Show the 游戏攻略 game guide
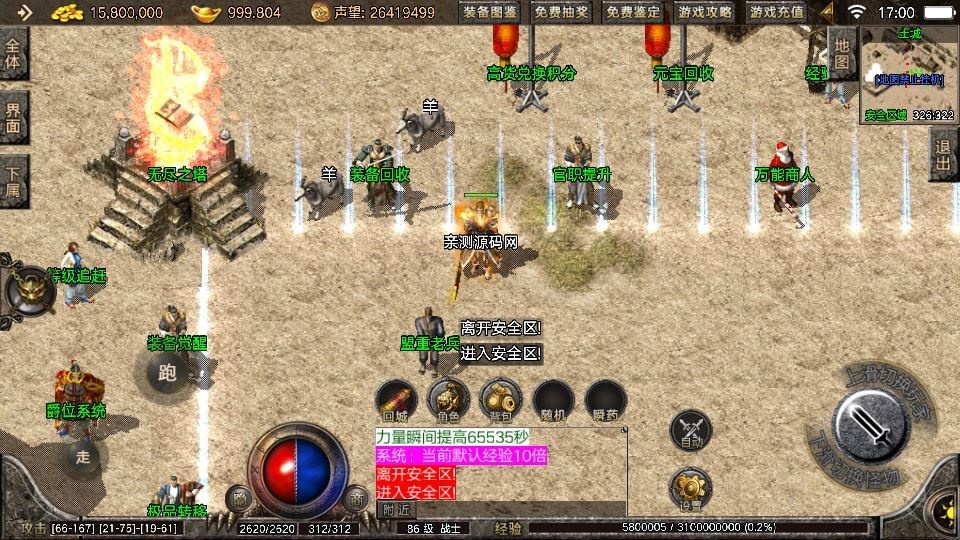Screen dimensions: 960x540 click(x=705, y=13)
